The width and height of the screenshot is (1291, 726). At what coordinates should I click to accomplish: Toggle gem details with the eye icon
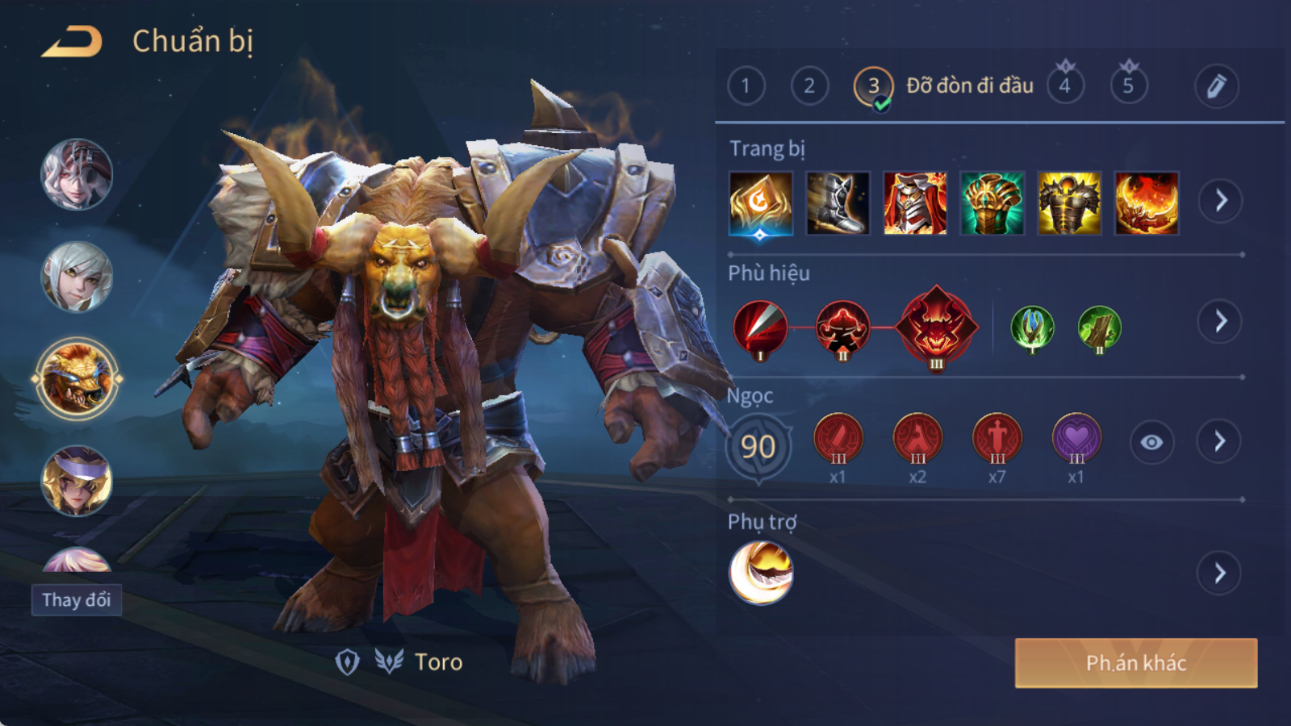click(1152, 442)
